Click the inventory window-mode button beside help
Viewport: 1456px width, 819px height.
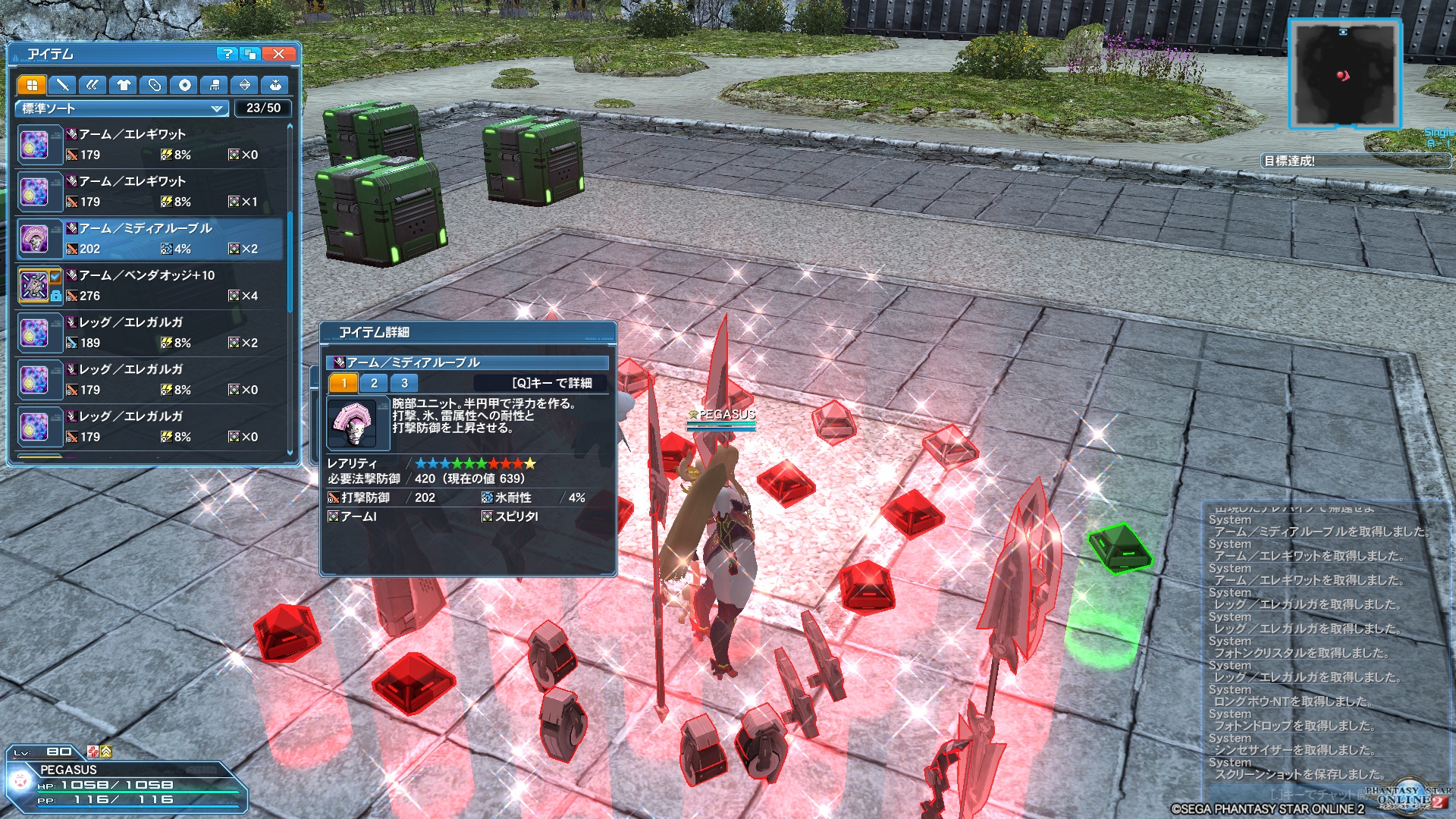tap(250, 54)
